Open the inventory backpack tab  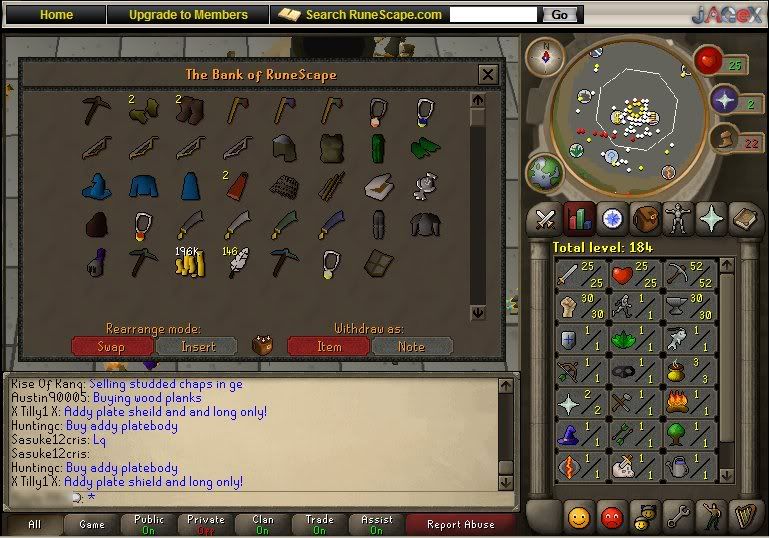point(646,219)
